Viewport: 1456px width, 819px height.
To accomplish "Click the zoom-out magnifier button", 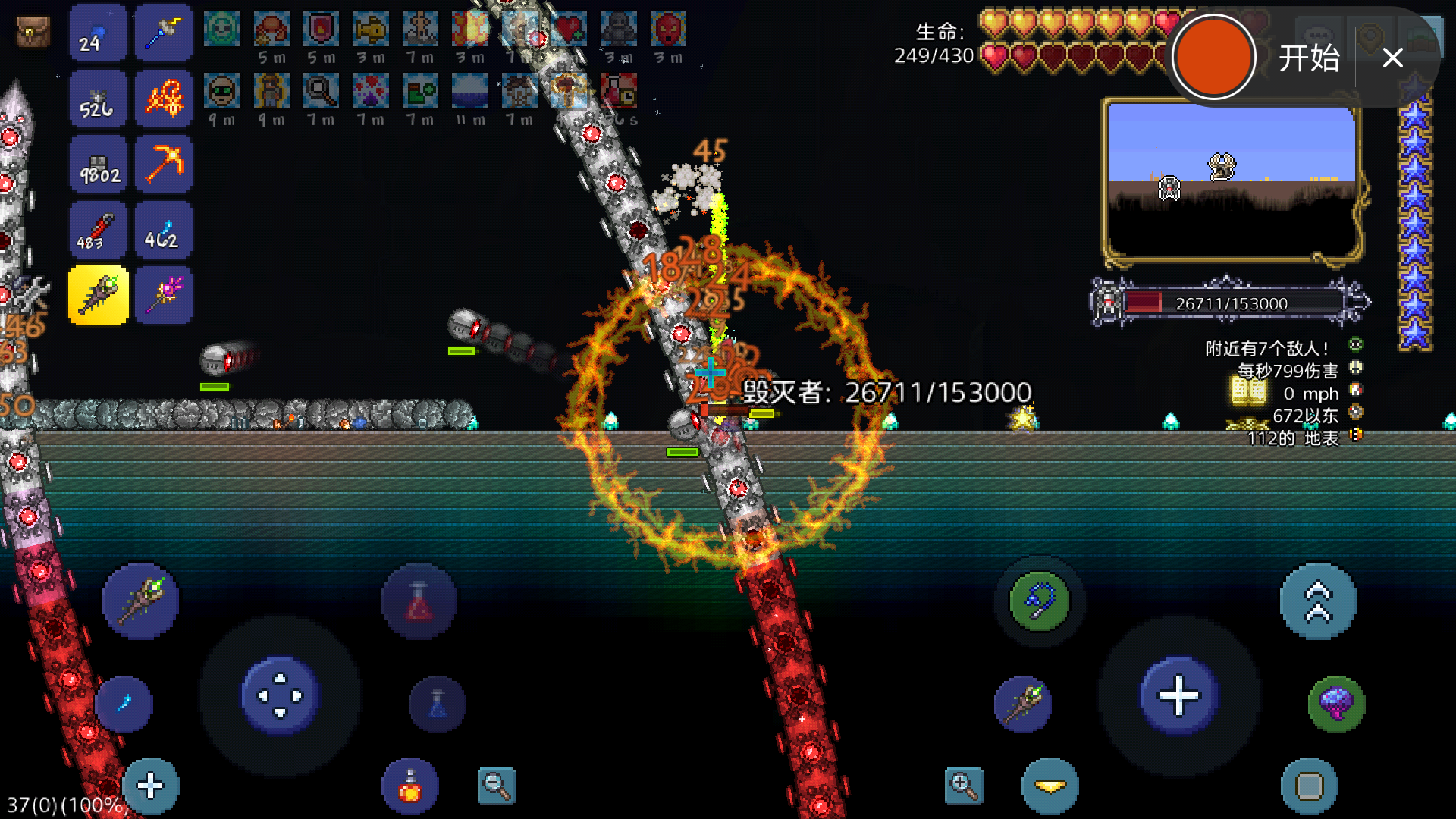I will point(497,786).
